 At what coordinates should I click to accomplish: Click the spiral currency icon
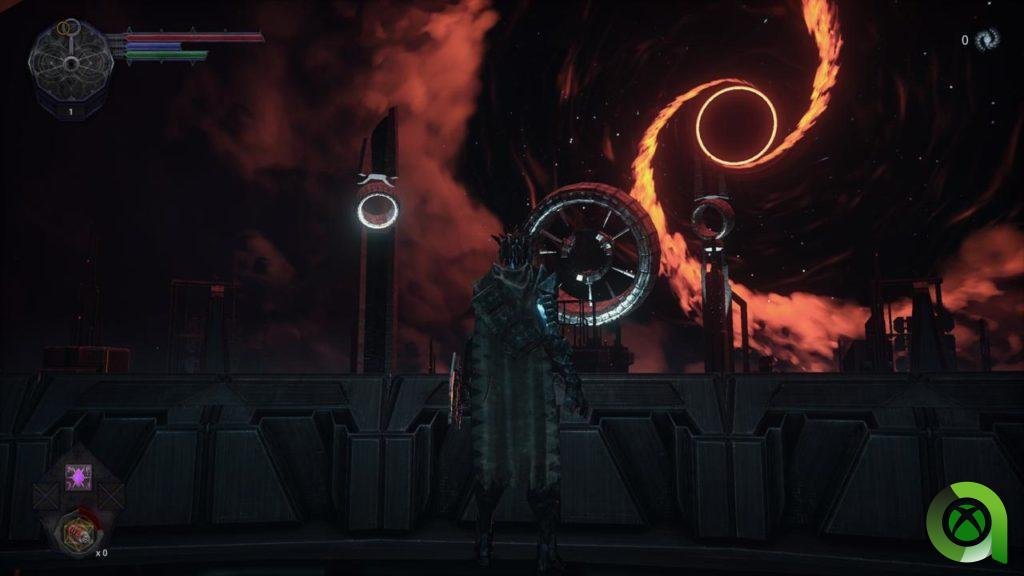(987, 40)
